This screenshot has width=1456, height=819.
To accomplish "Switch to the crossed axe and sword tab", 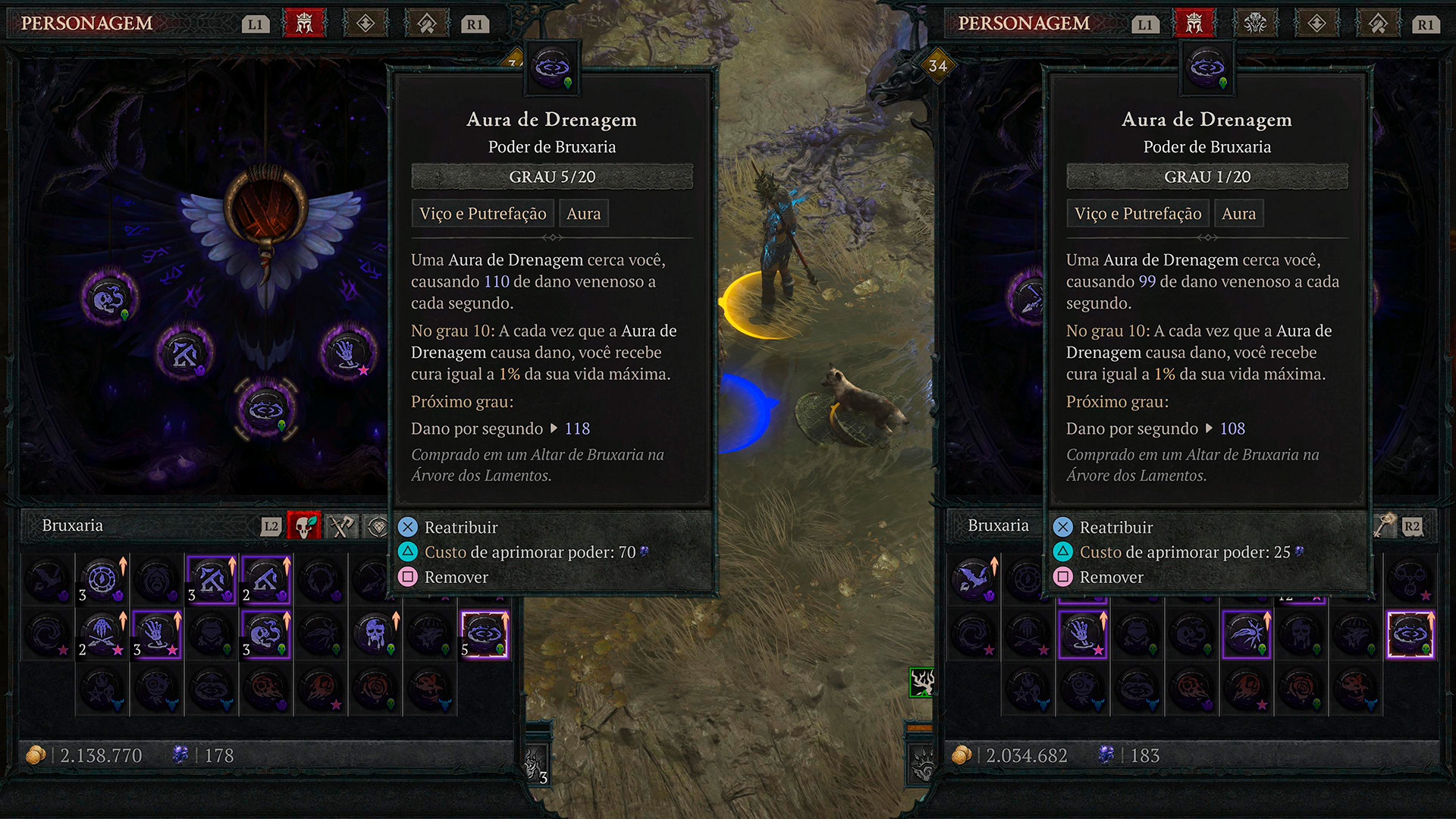I will click(341, 526).
